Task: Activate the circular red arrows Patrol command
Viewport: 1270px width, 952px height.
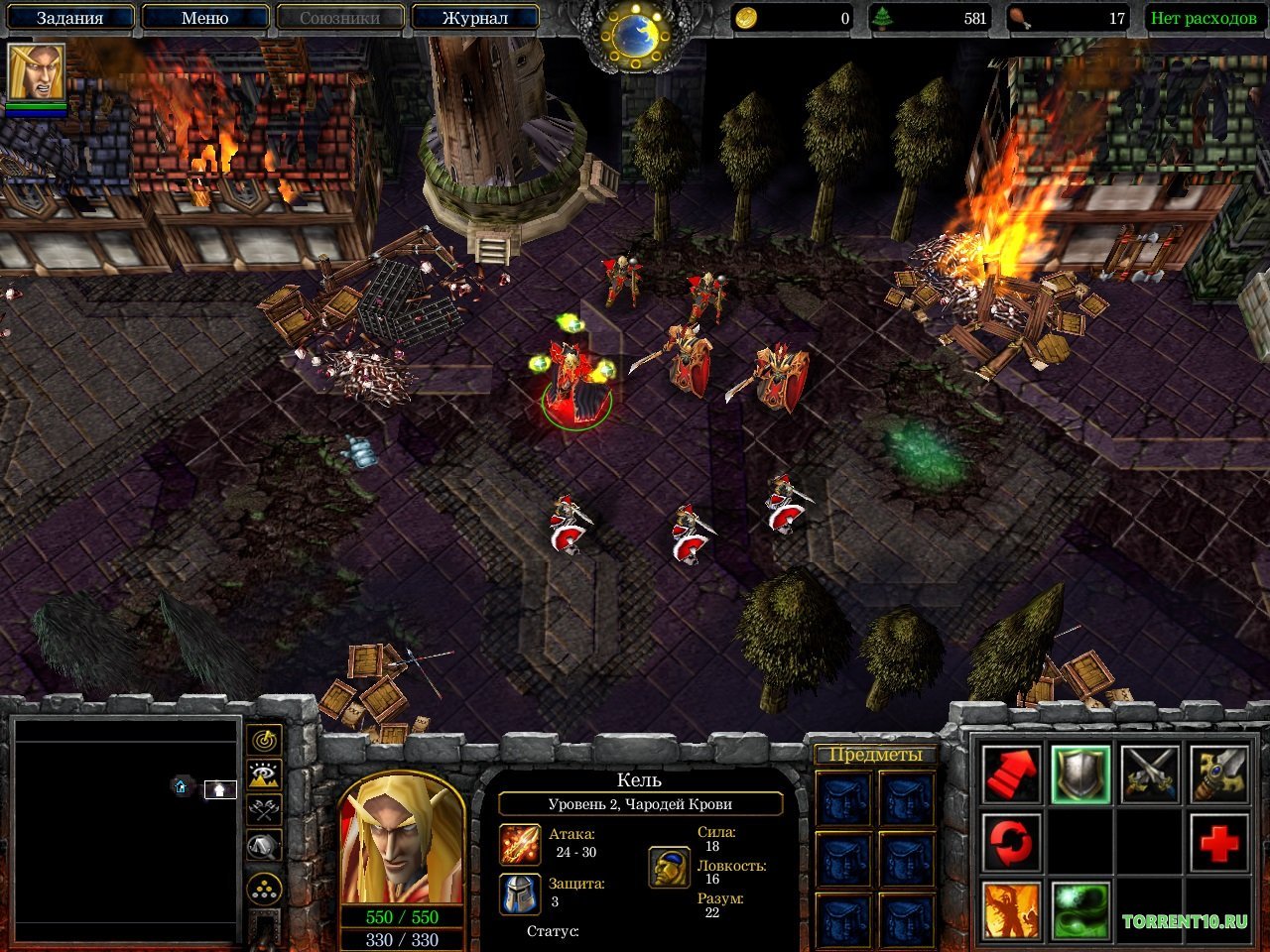Action: [1011, 843]
